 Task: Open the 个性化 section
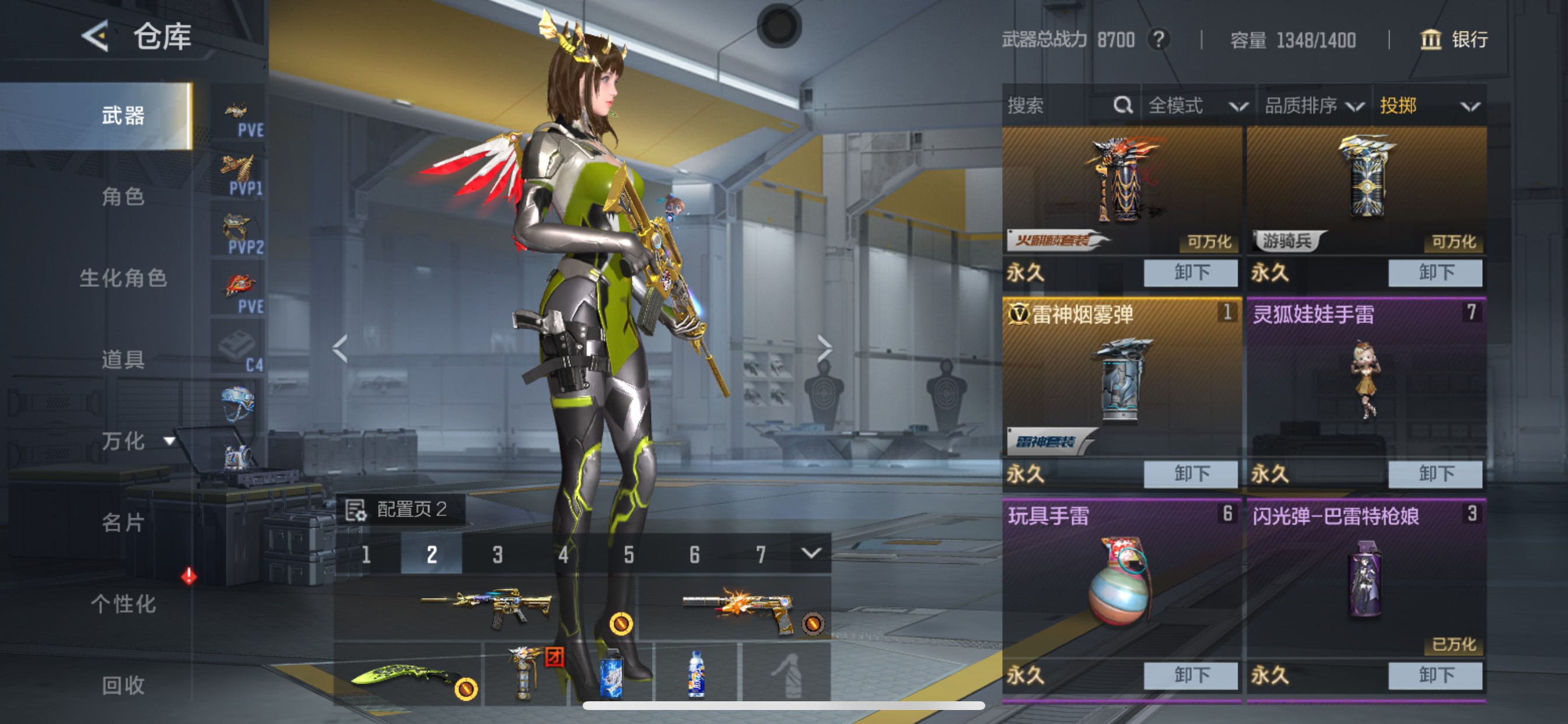pyautogui.click(x=122, y=603)
